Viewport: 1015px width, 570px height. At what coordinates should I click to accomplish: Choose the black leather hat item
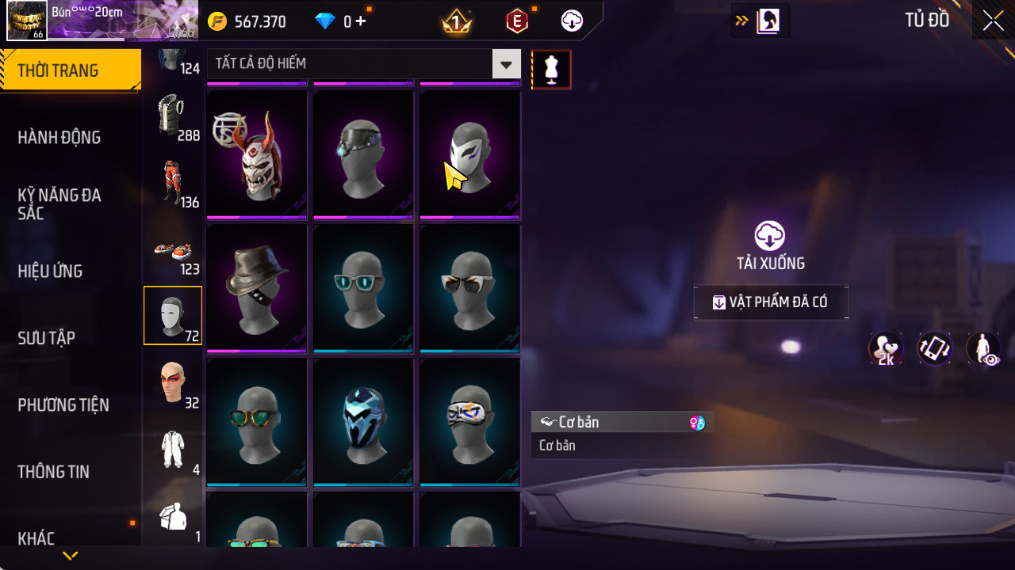(x=257, y=286)
